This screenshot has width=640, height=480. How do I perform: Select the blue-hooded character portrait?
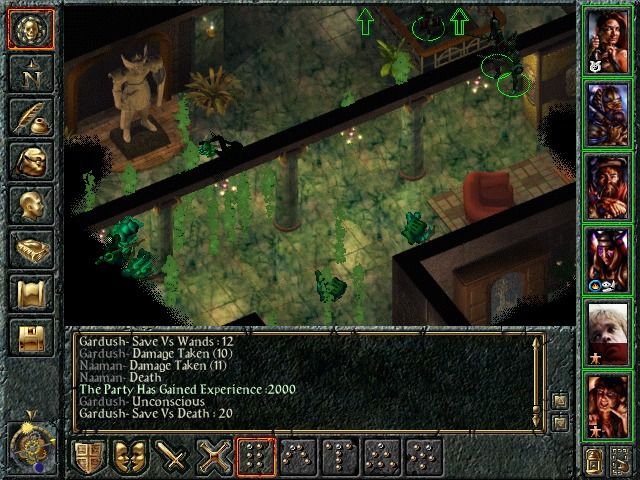click(610, 113)
